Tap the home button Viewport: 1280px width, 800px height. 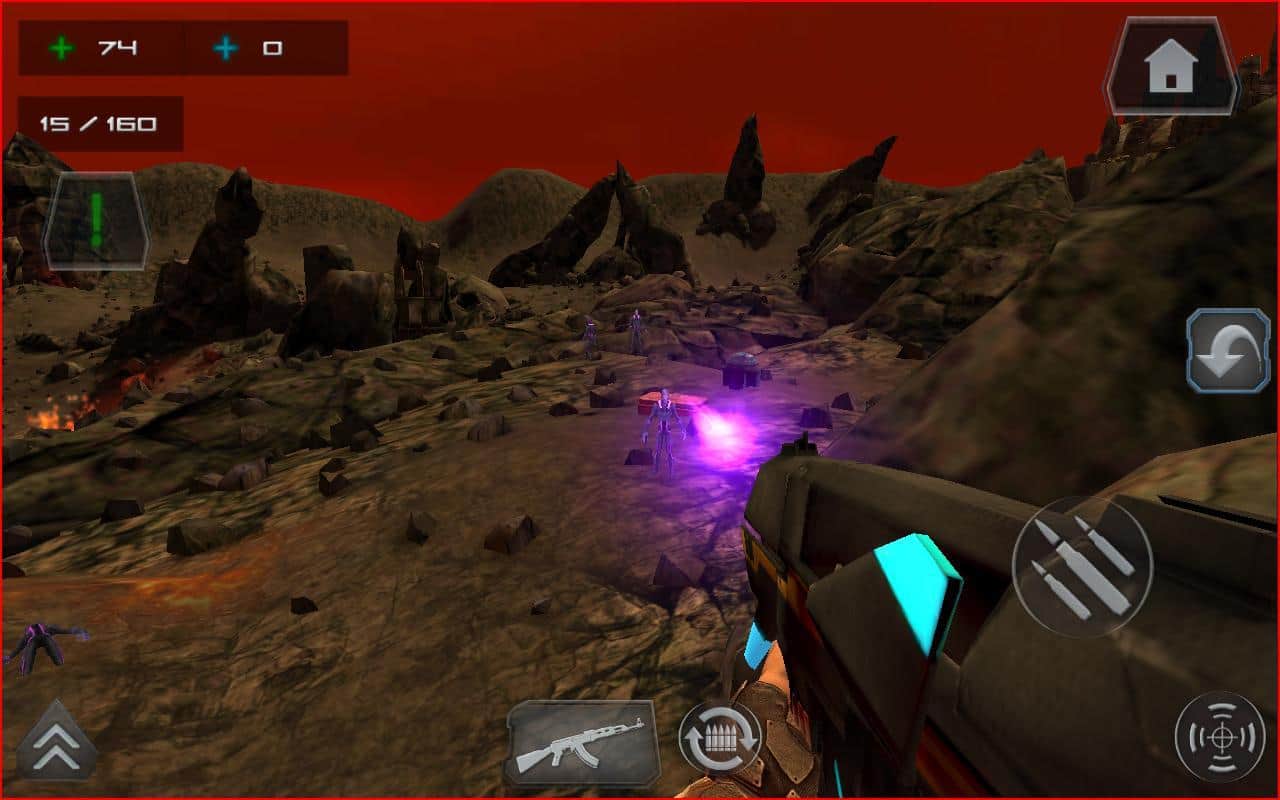click(x=1172, y=66)
